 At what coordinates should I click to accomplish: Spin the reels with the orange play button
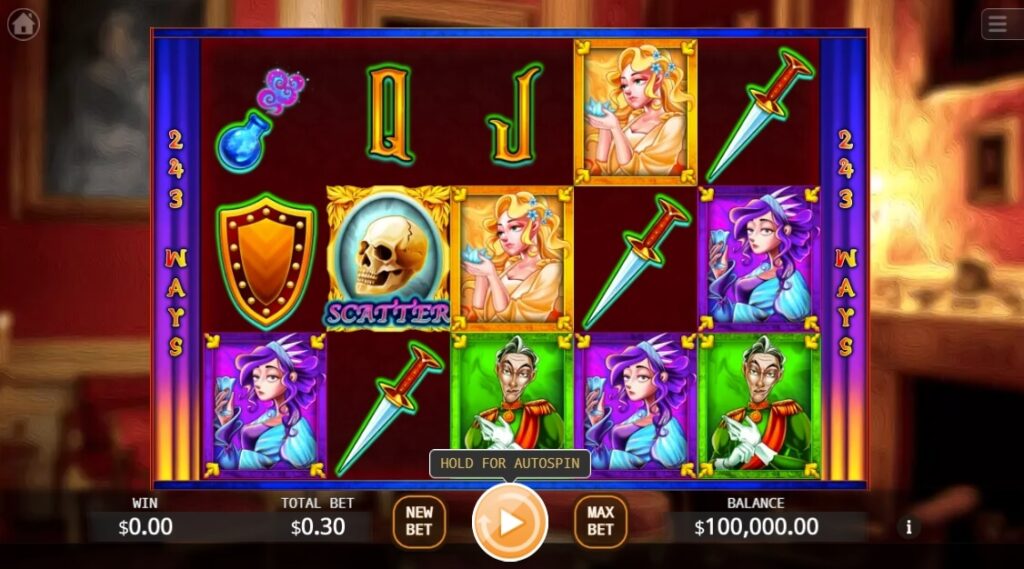510,521
